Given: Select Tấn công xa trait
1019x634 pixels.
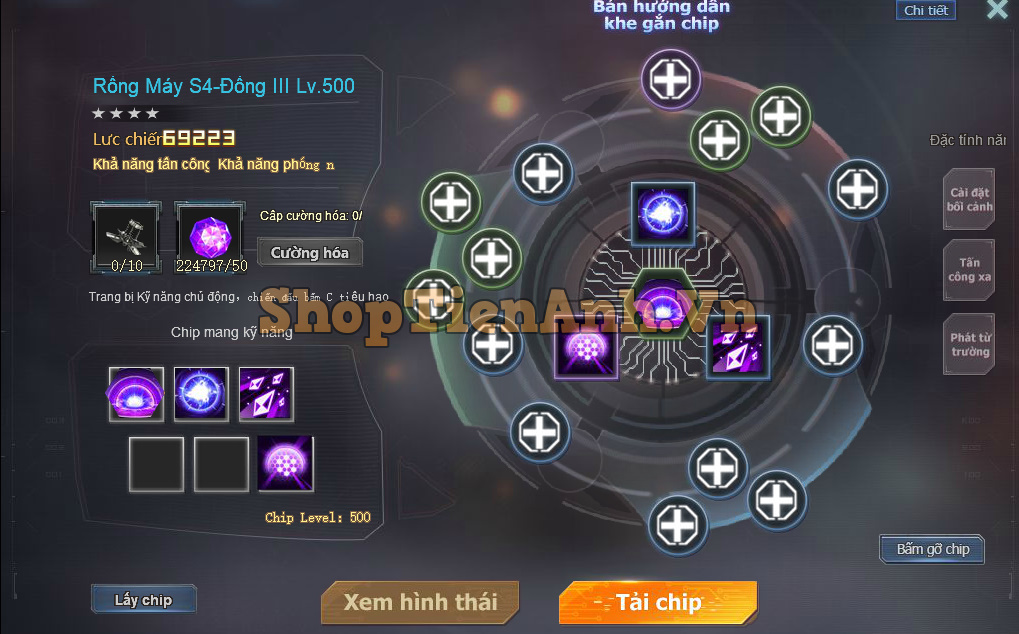Looking at the screenshot, I should [x=969, y=270].
